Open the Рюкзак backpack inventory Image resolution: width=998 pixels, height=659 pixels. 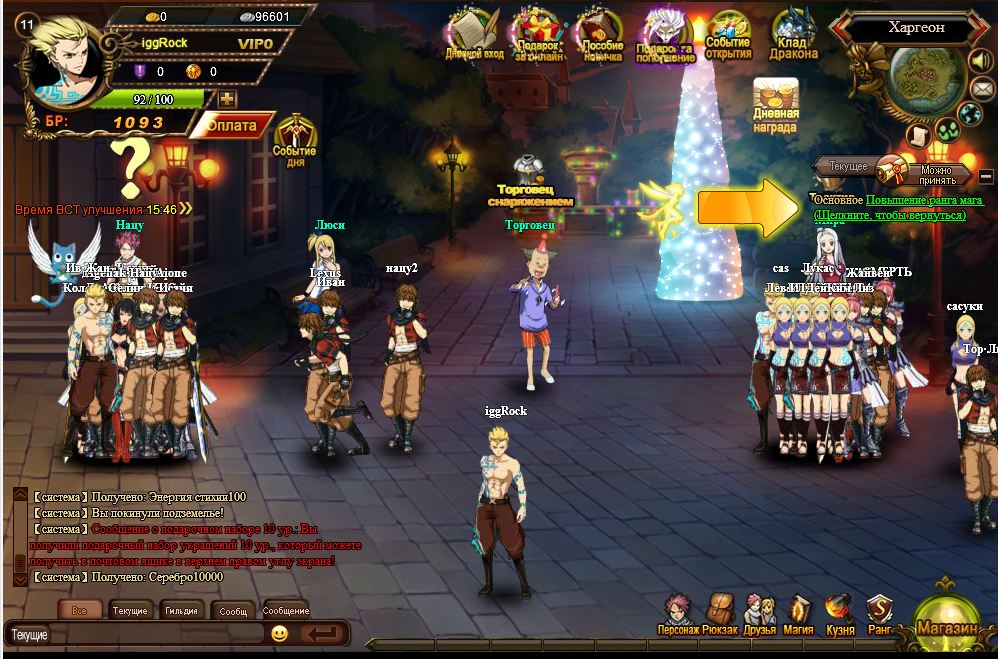coord(720,613)
